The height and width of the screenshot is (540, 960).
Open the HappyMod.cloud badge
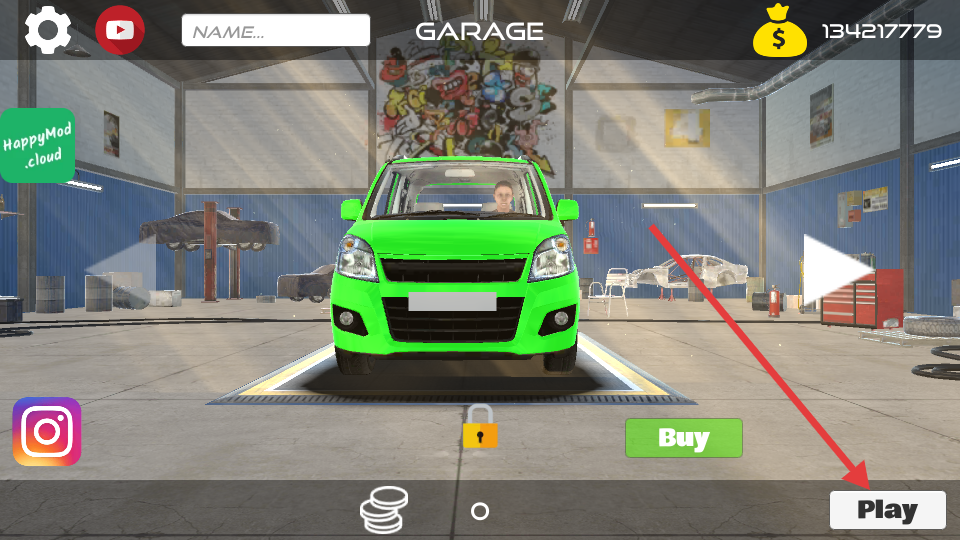coord(37,146)
